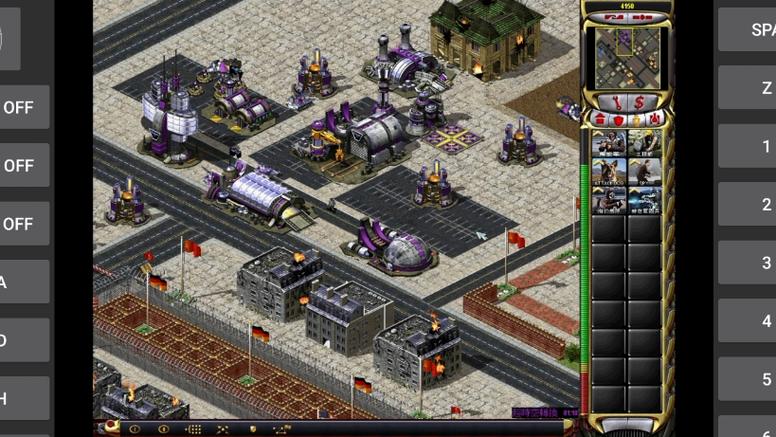Select the crossed-arrows icon on the command bar
776x437 pixels.
point(223,429)
